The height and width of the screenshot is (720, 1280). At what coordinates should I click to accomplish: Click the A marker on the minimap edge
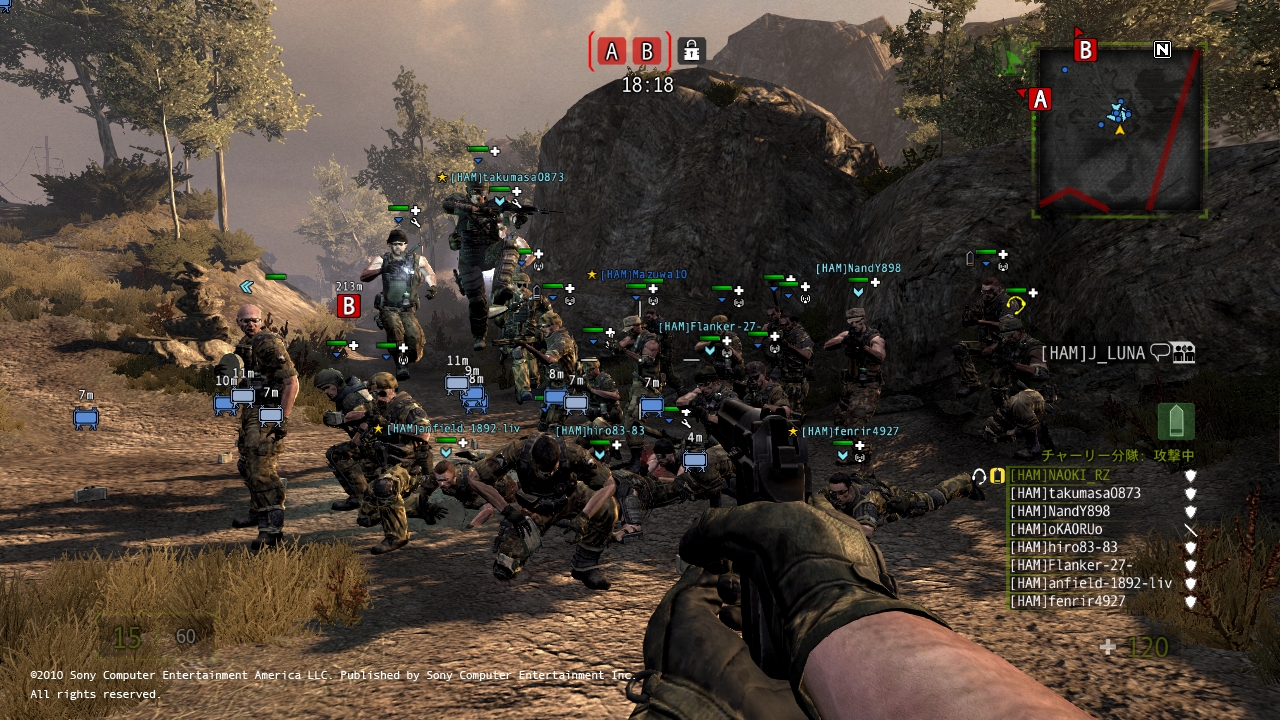(x=1039, y=99)
